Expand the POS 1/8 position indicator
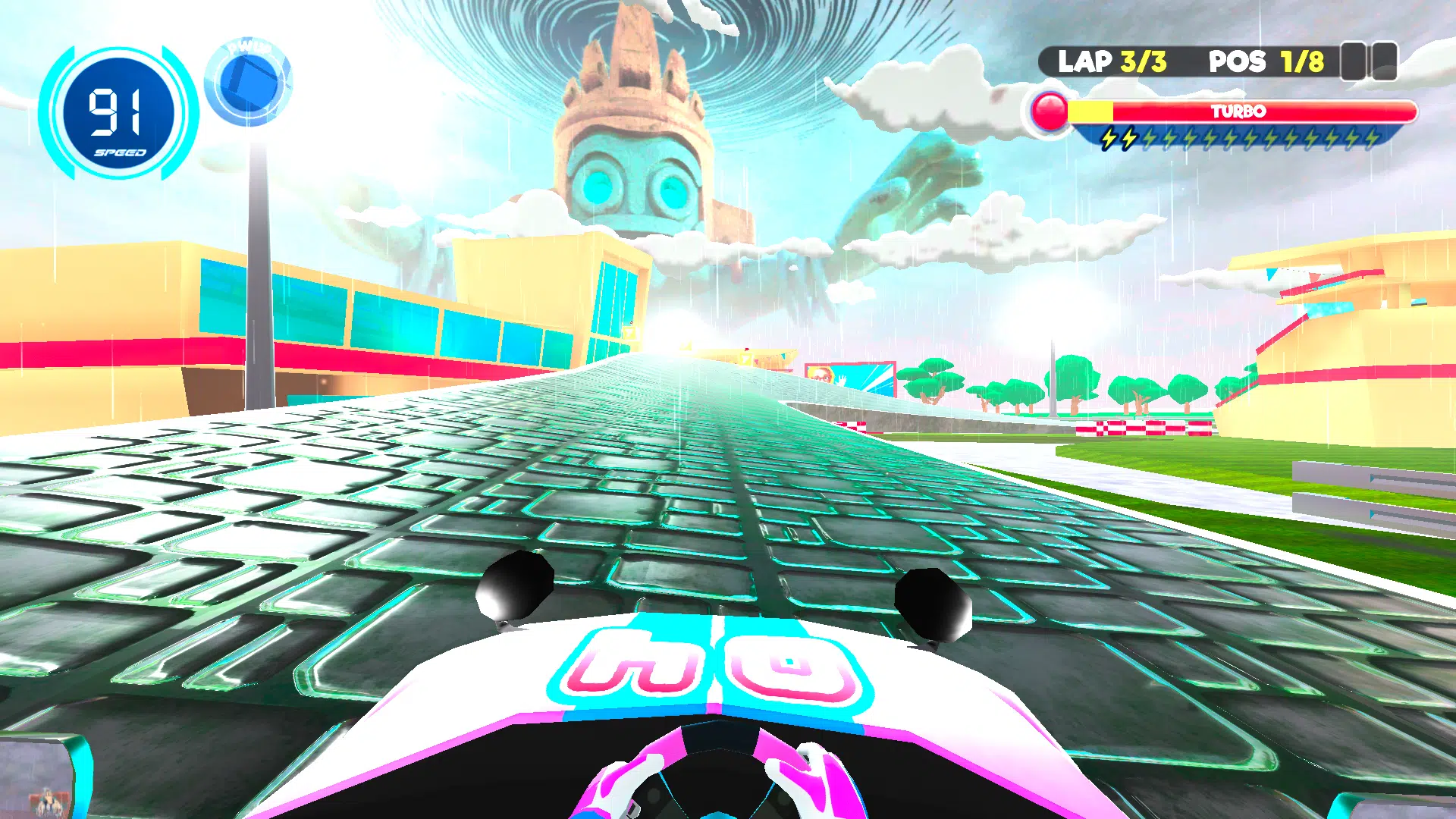Screen dimensions: 1456x819 point(1262,62)
